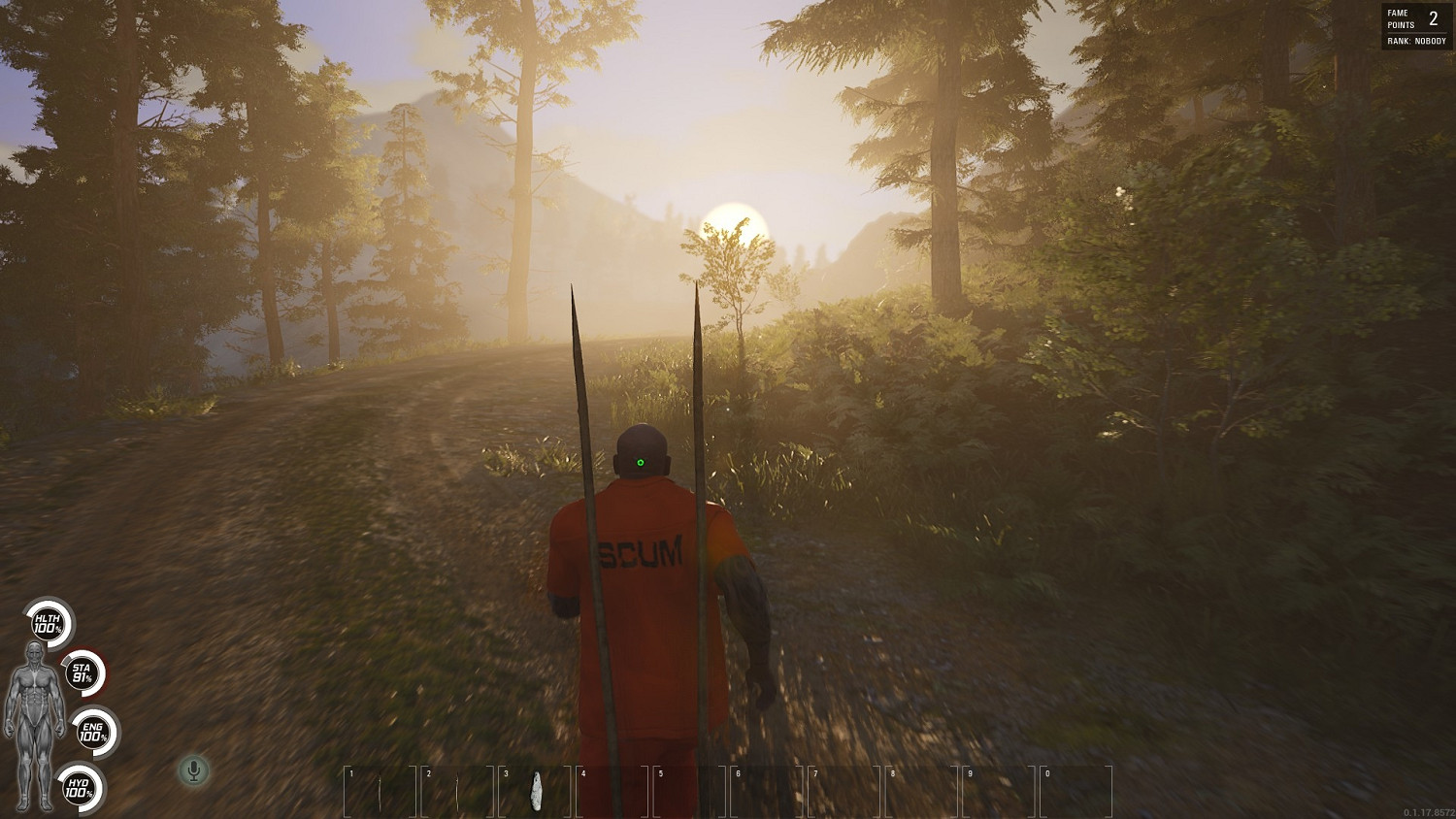Equip the spear in hotbar slot 2
This screenshot has width=1456, height=819.
pyautogui.click(x=458, y=791)
